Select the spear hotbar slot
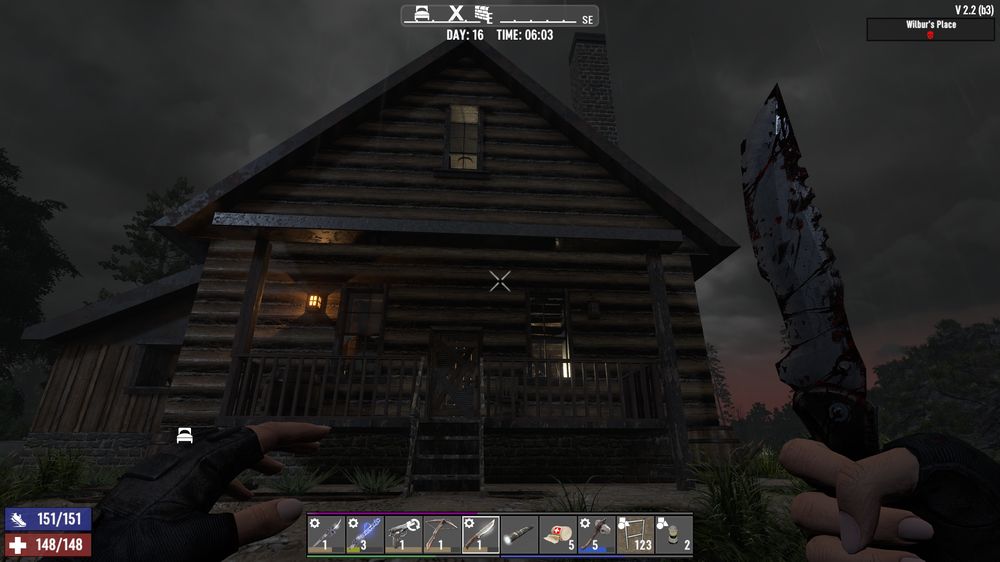The height and width of the screenshot is (562, 1000). [326, 533]
